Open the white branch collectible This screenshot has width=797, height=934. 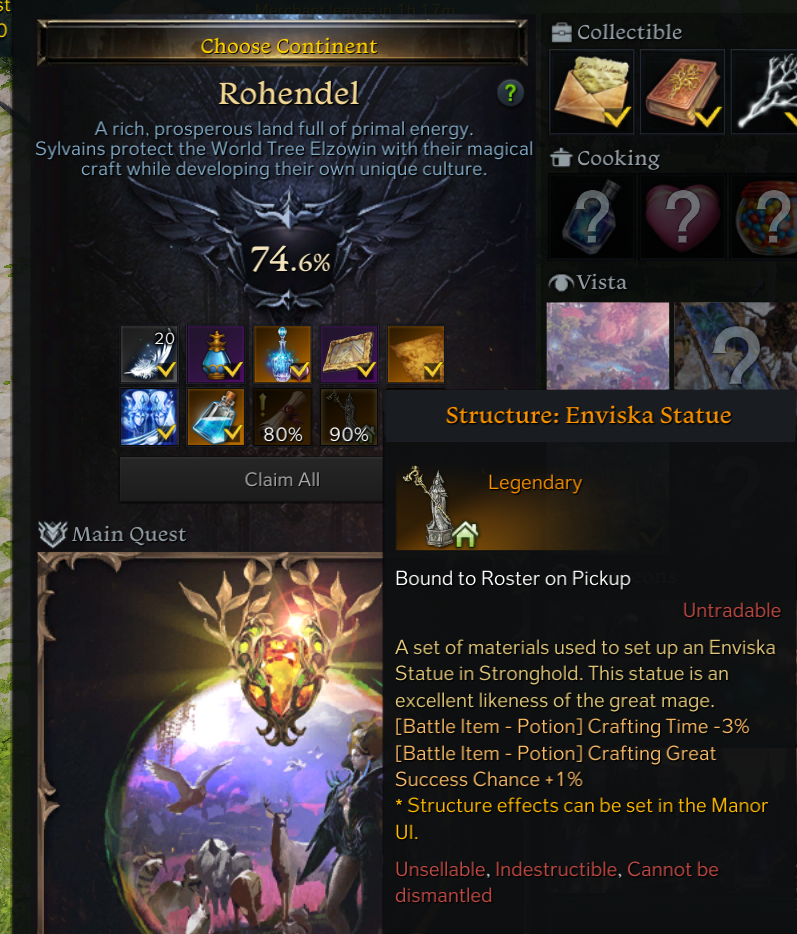coord(765,91)
